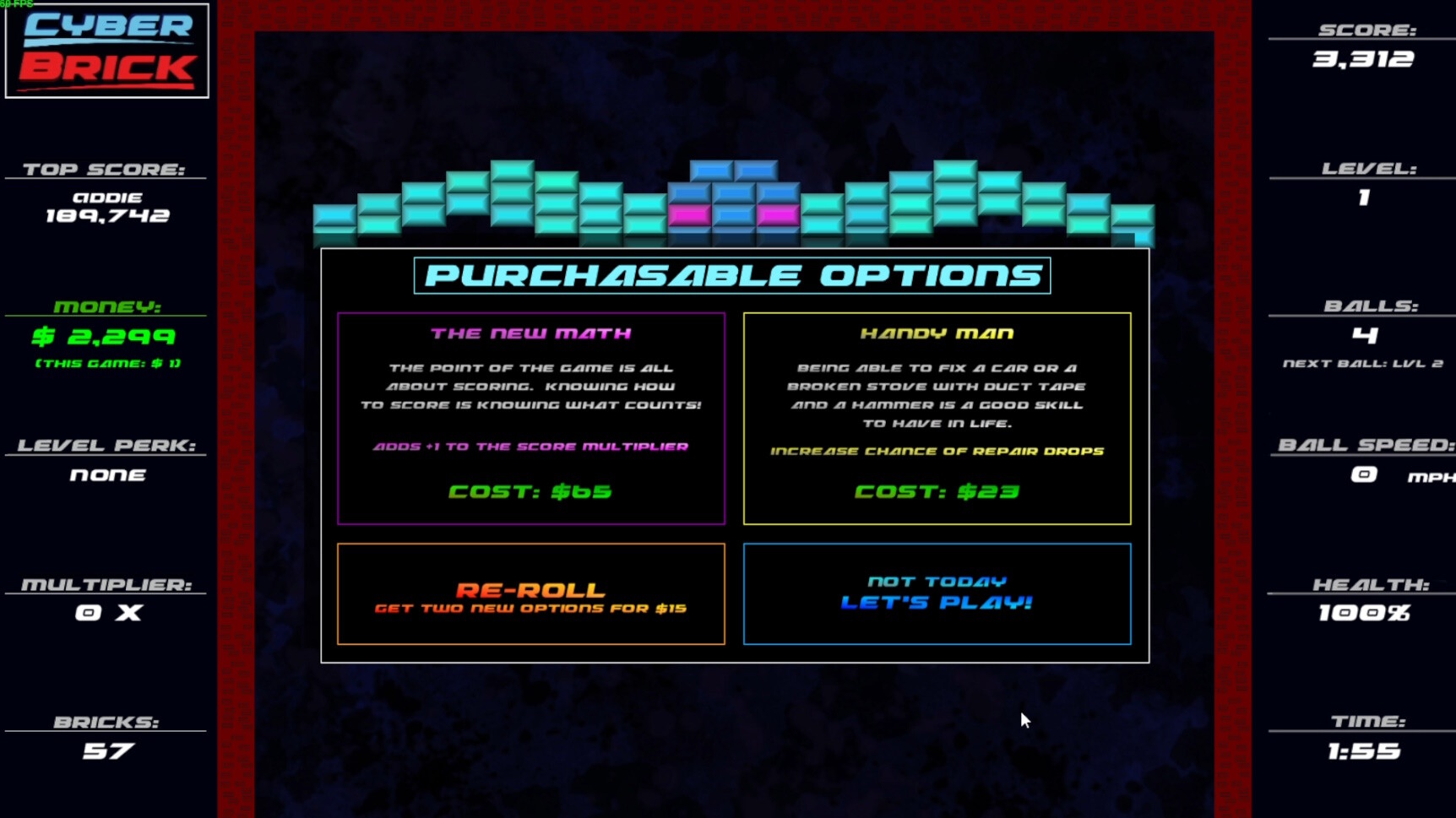Screen dimensions: 1456x818
Task: Click the Time display showing 1:55
Action: click(x=1361, y=749)
